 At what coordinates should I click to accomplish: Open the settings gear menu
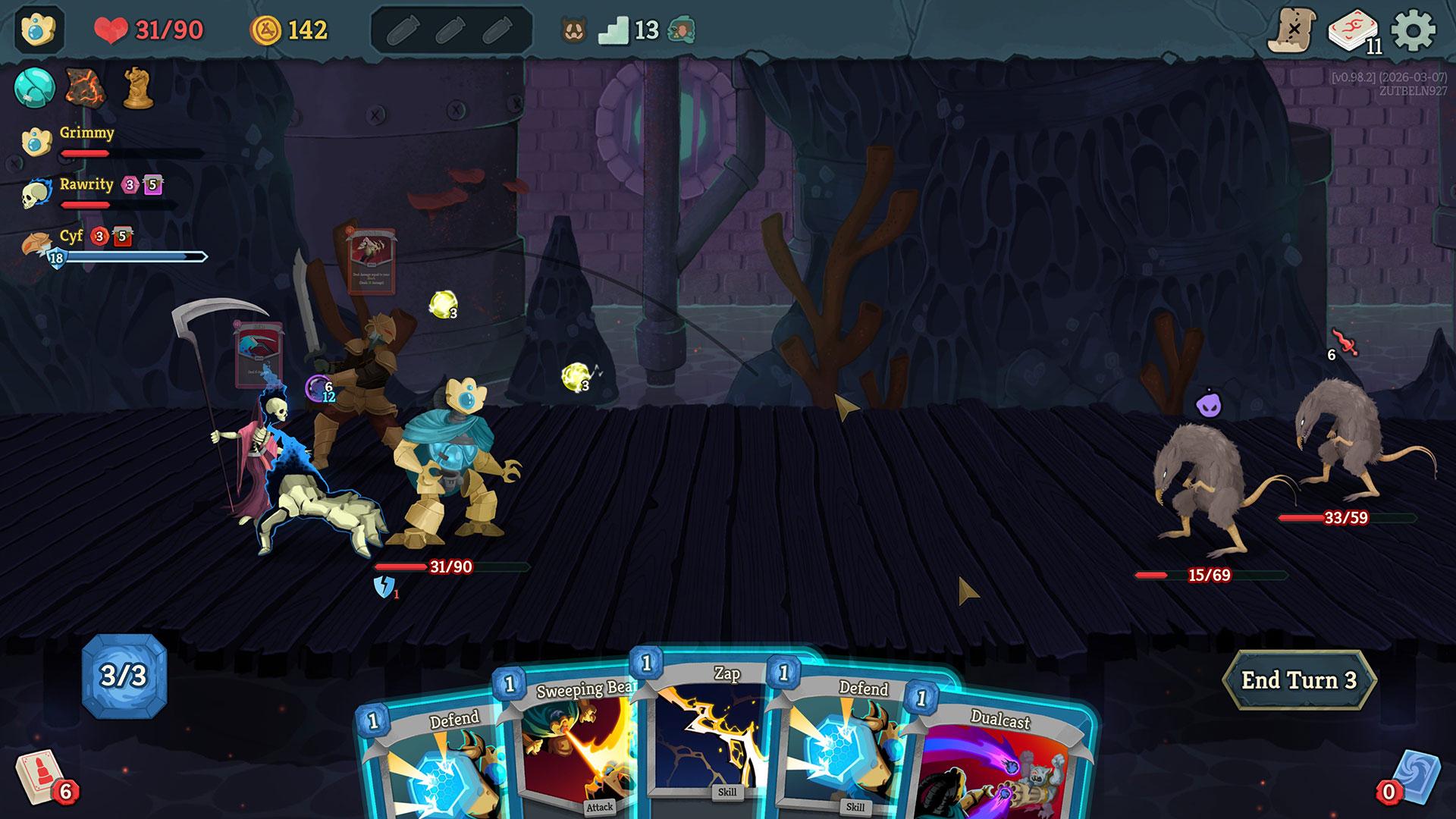point(1414,31)
